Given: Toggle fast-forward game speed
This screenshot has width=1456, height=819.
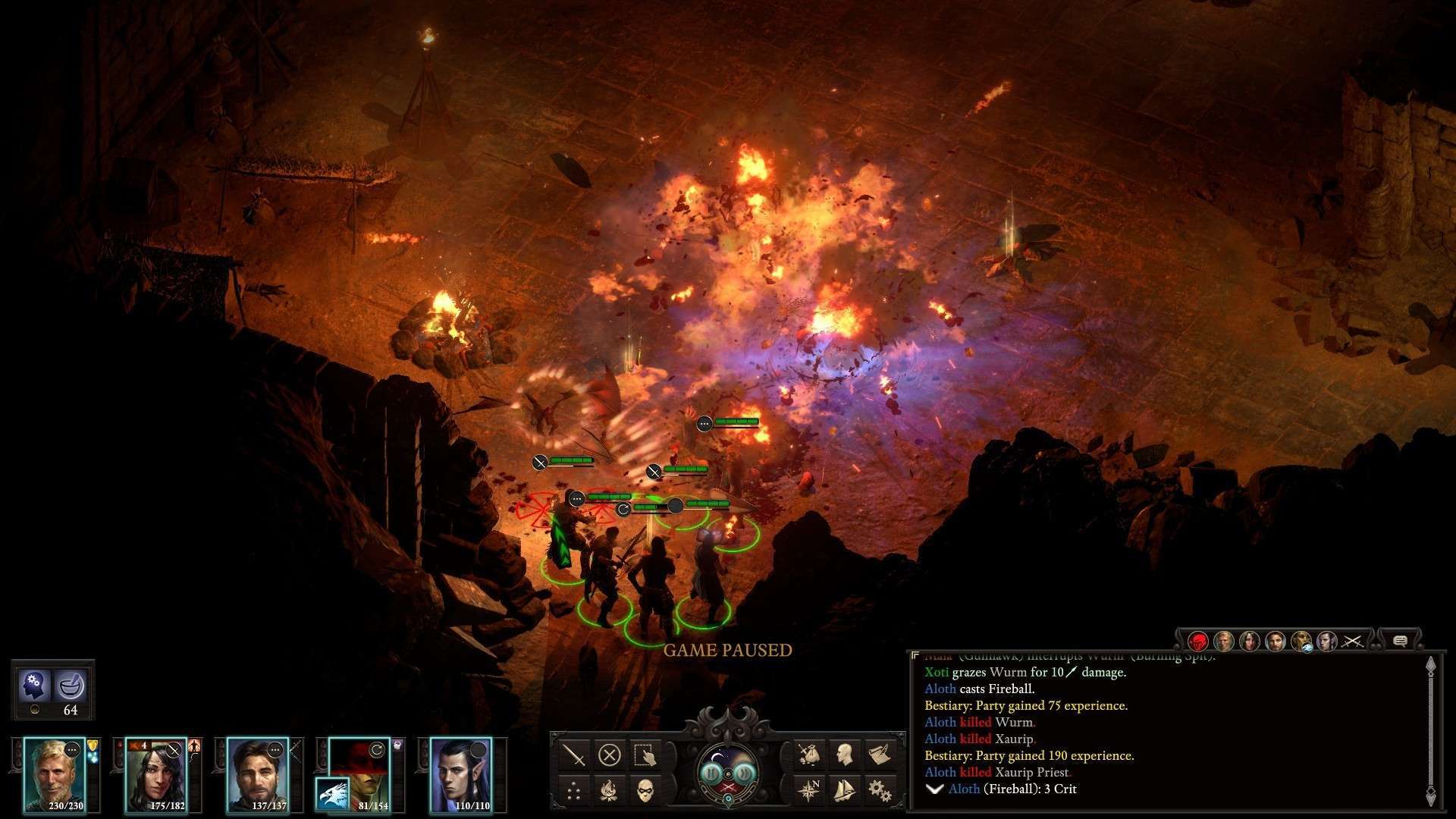Looking at the screenshot, I should click(x=745, y=772).
